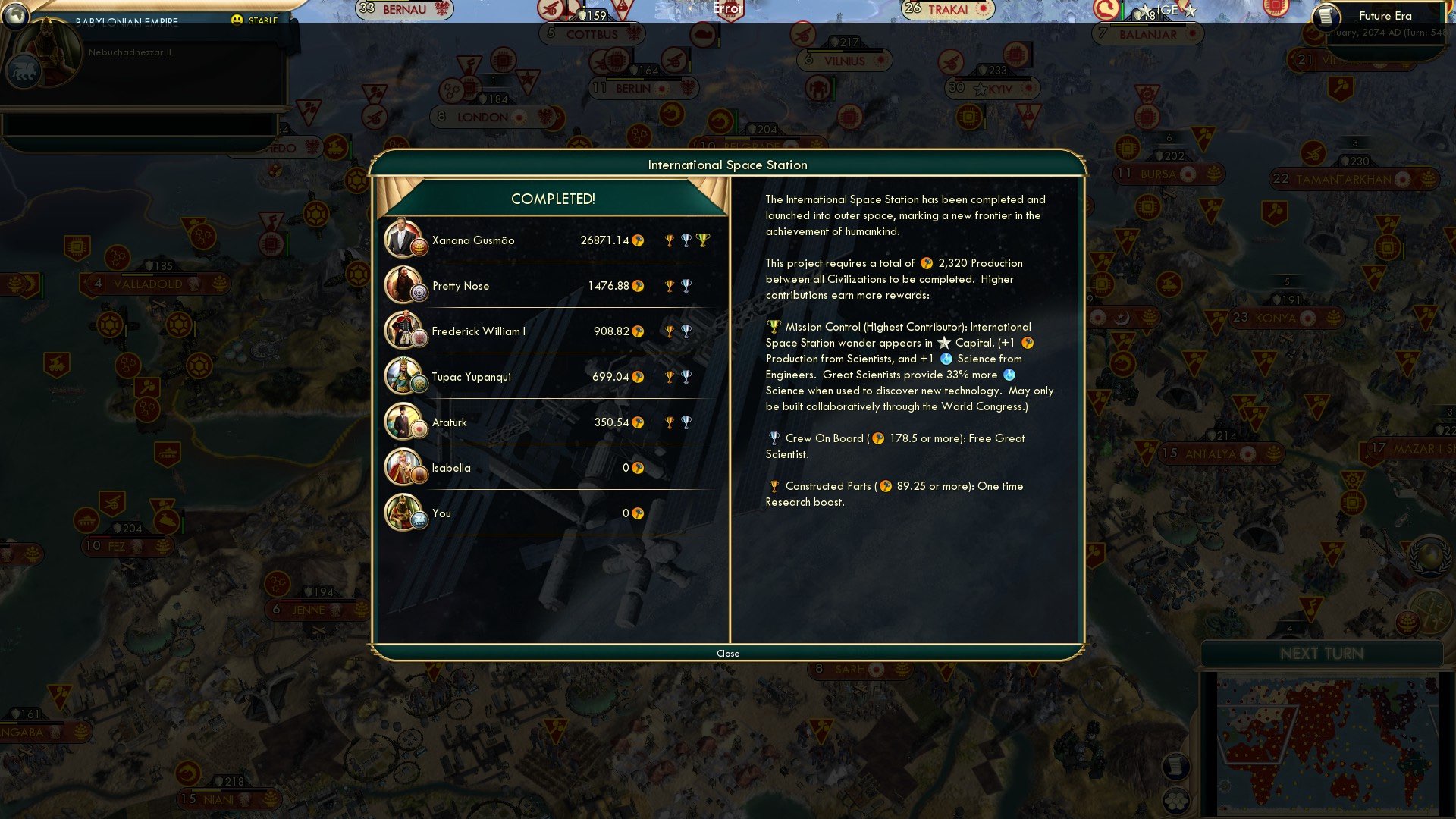Select your own leader portrait labeled You
1456x819 pixels.
coord(405,513)
